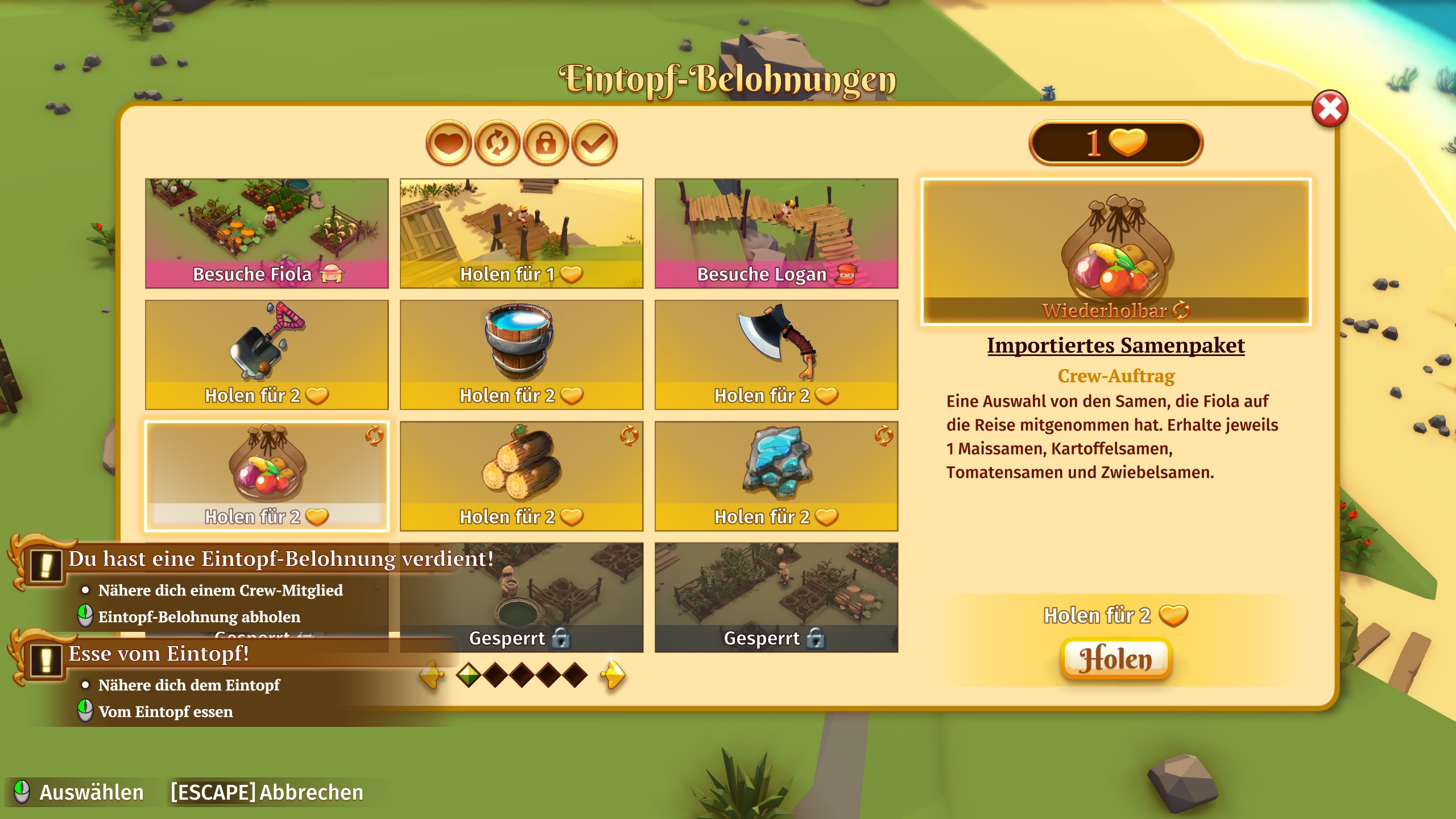Select the heart filter icon
This screenshot has height=819, width=1456.
coord(448,143)
